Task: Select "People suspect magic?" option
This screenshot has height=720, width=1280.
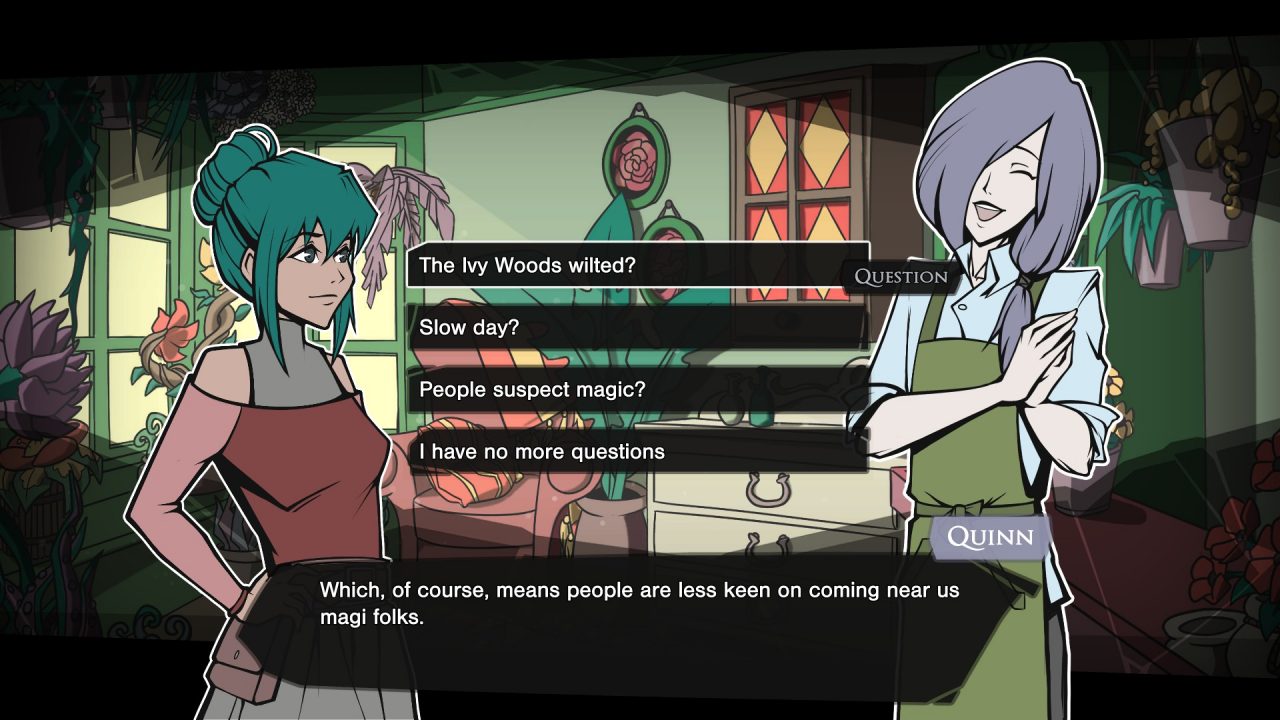Action: (x=637, y=389)
